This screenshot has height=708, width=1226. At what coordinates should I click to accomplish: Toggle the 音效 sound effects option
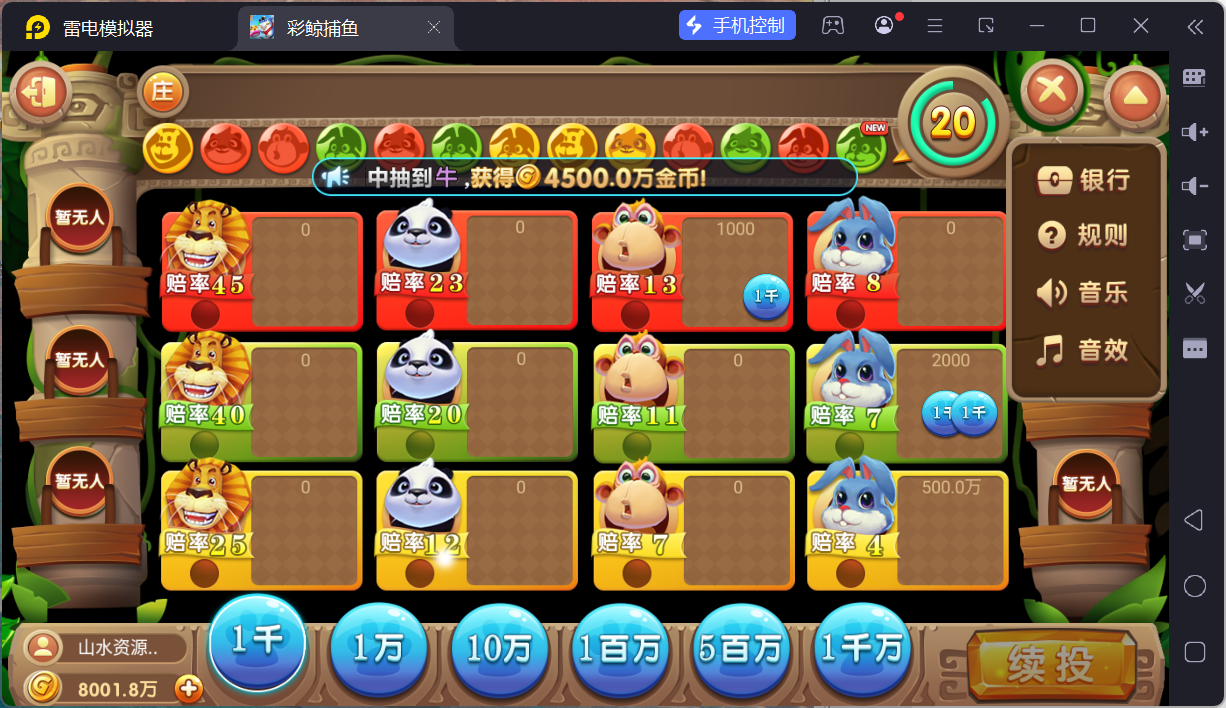coord(1086,350)
